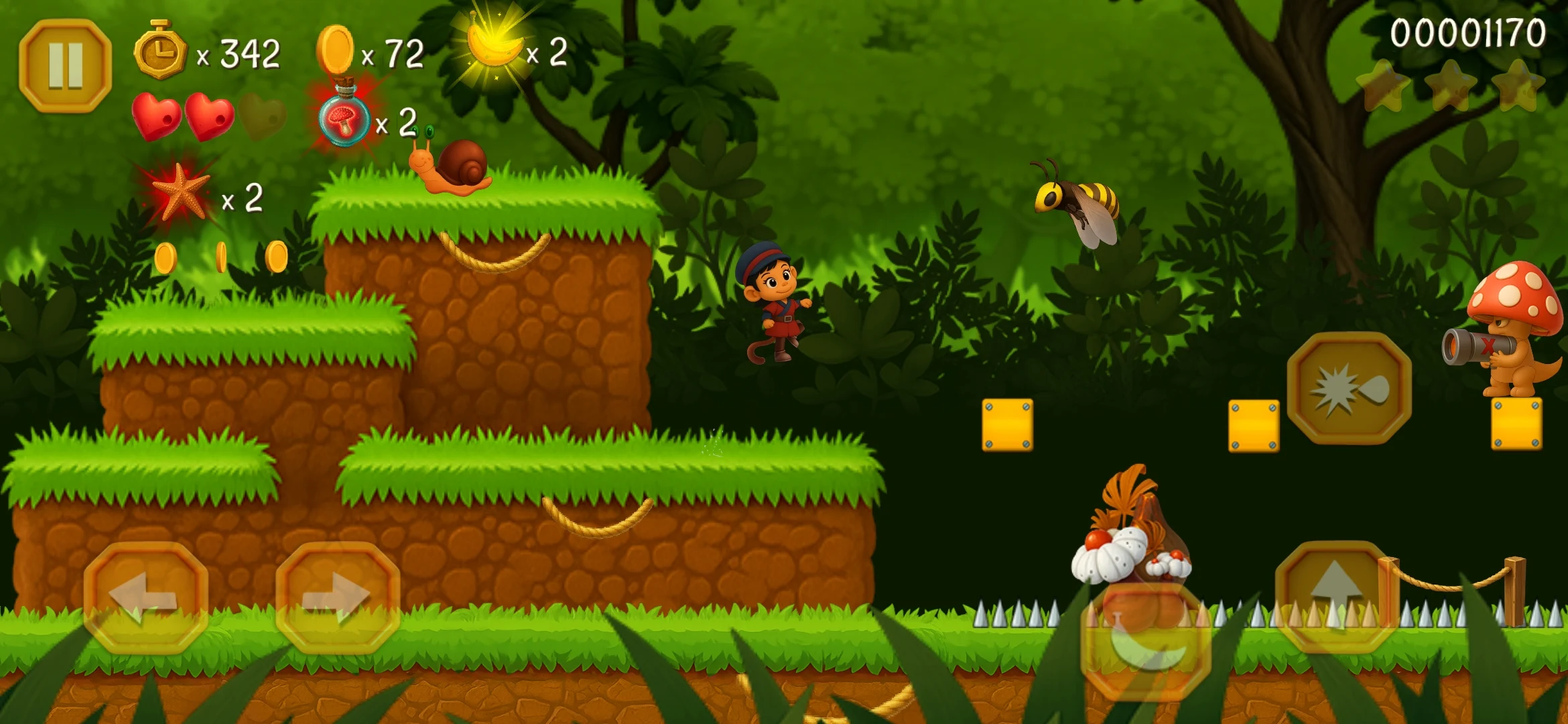The image size is (1568, 724).
Task: Tap the left arrow movement button
Action: coord(145,597)
